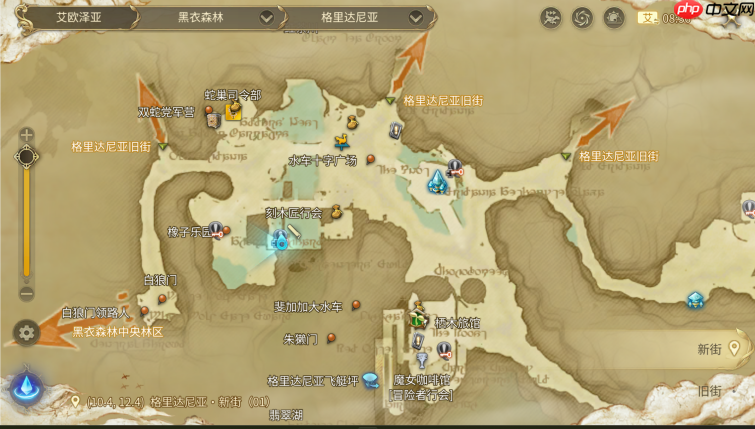This screenshot has width=755, height=429.
Task: Switch to the 旧街 district tab
Action: point(710,390)
